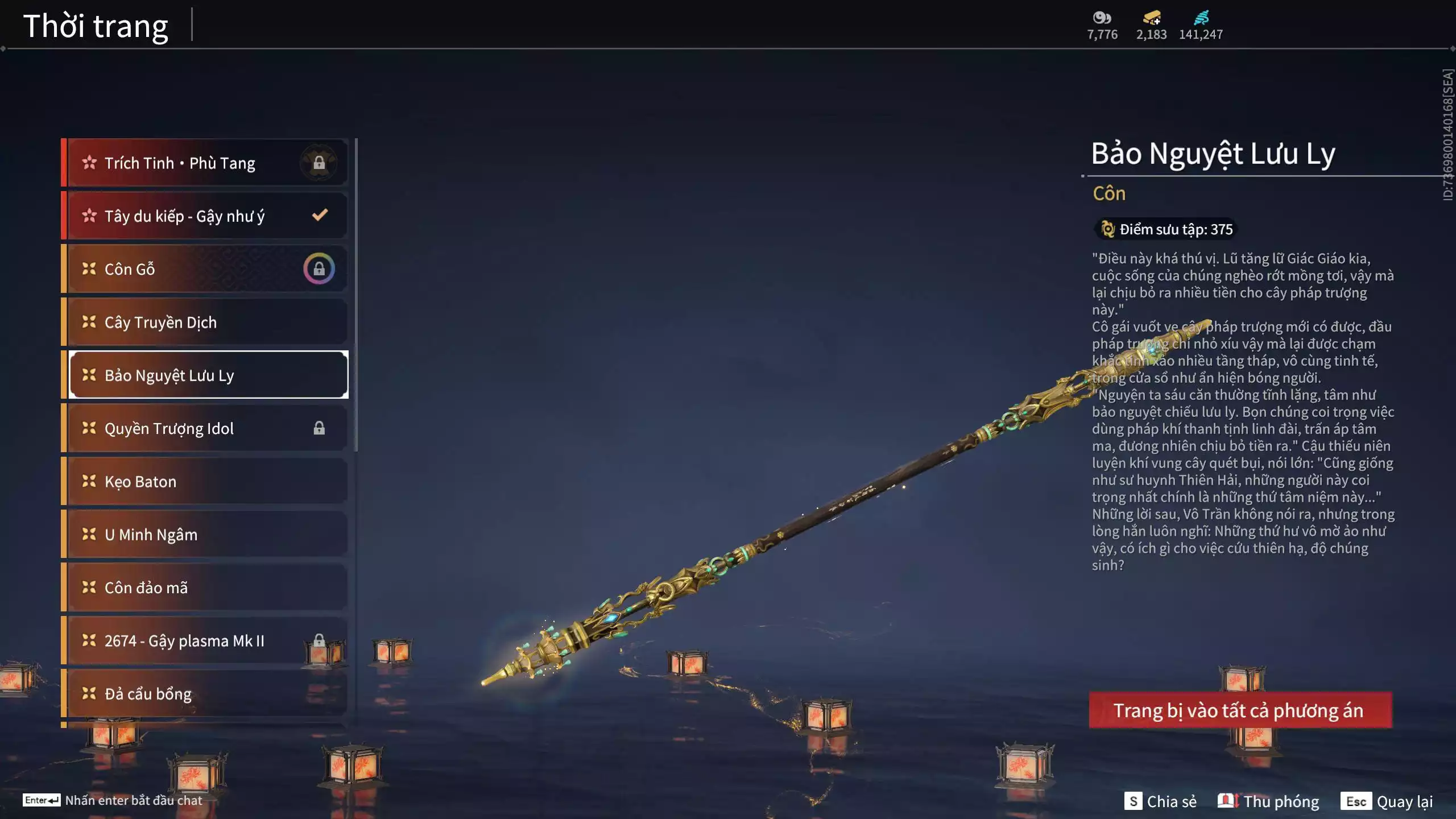Screen dimensions: 1456x819
Task: Go back with Quay lại
Action: [1387, 801]
